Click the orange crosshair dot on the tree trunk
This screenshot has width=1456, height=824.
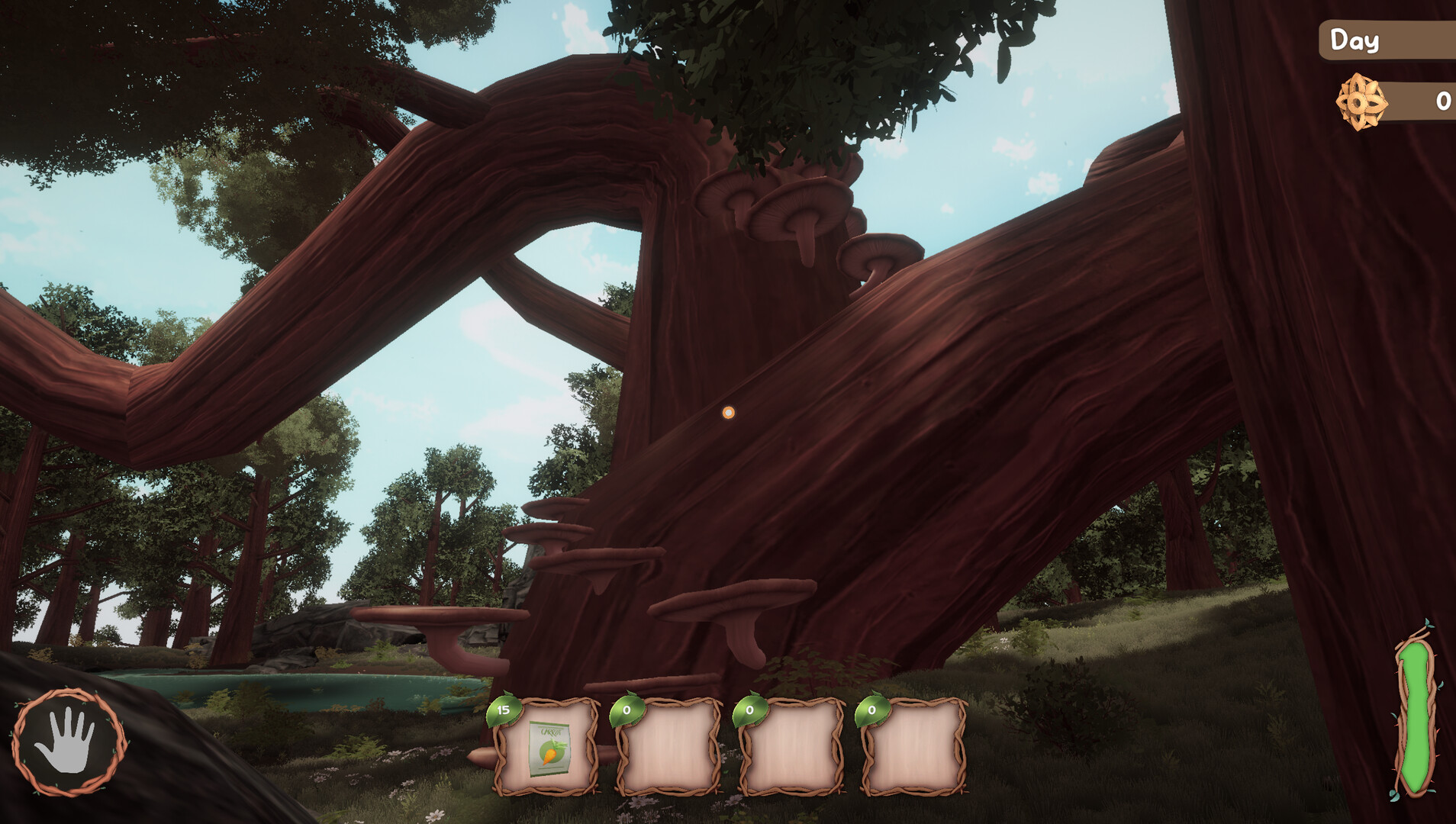pyautogui.click(x=729, y=413)
